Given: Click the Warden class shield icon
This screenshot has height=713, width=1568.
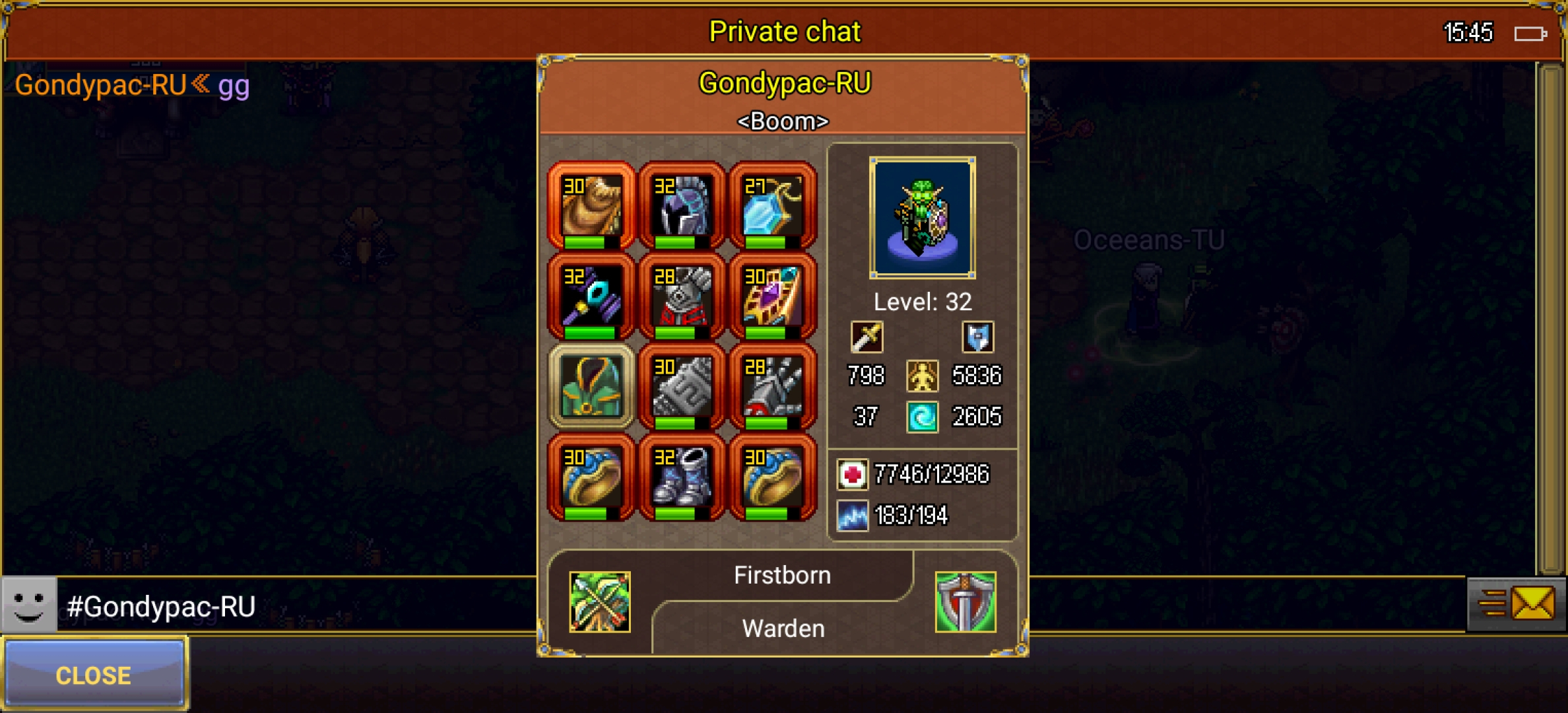Looking at the screenshot, I should 965,601.
